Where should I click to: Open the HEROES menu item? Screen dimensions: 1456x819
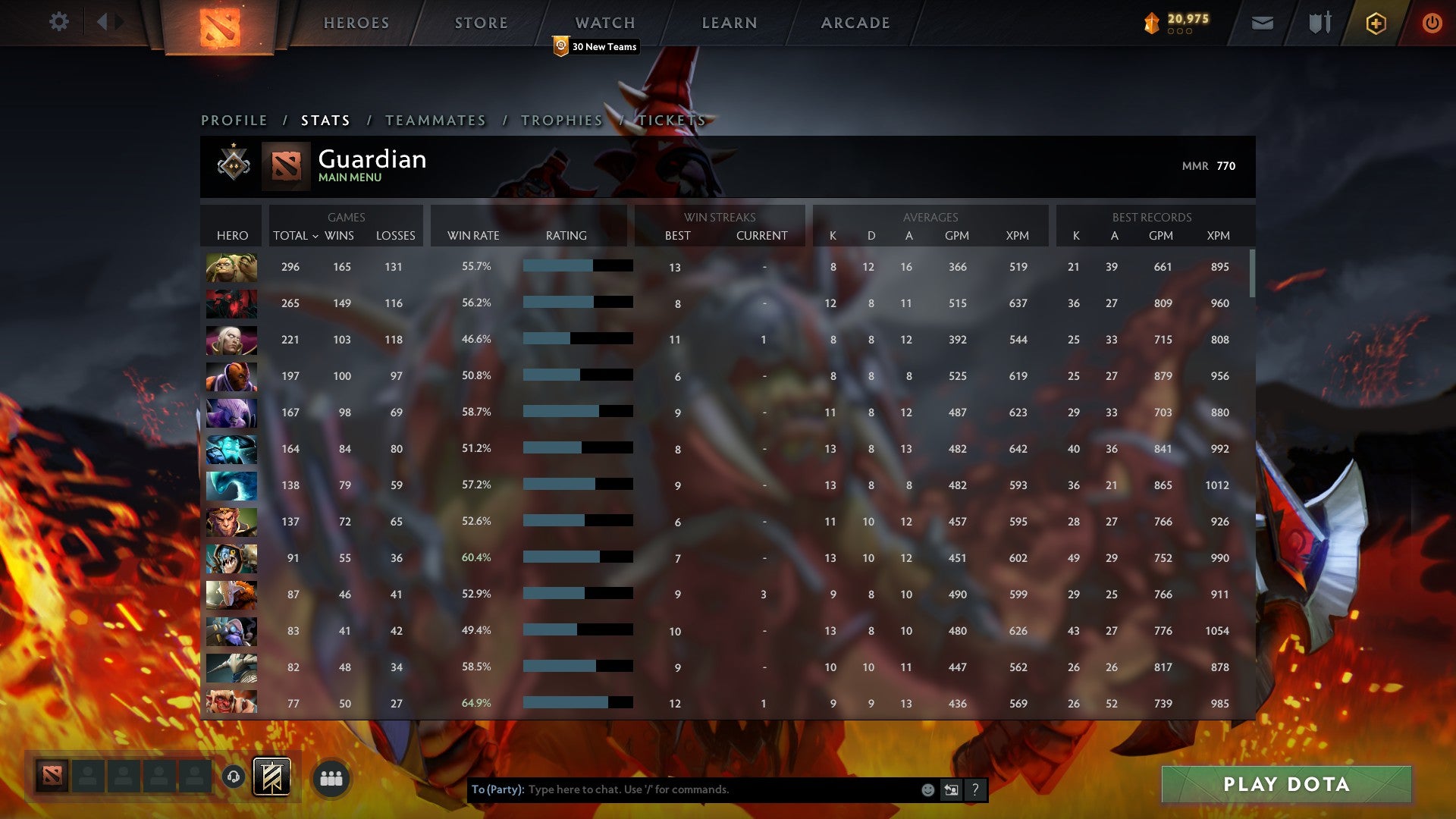[x=356, y=23]
